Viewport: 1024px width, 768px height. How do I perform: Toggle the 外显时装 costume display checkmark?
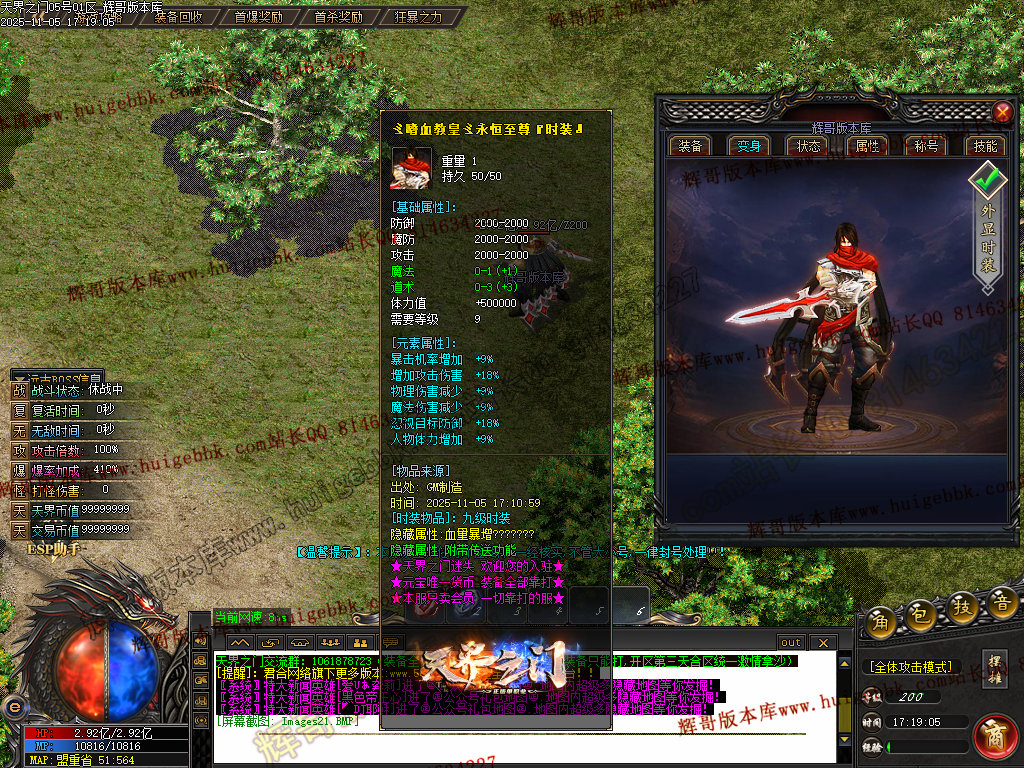point(988,182)
